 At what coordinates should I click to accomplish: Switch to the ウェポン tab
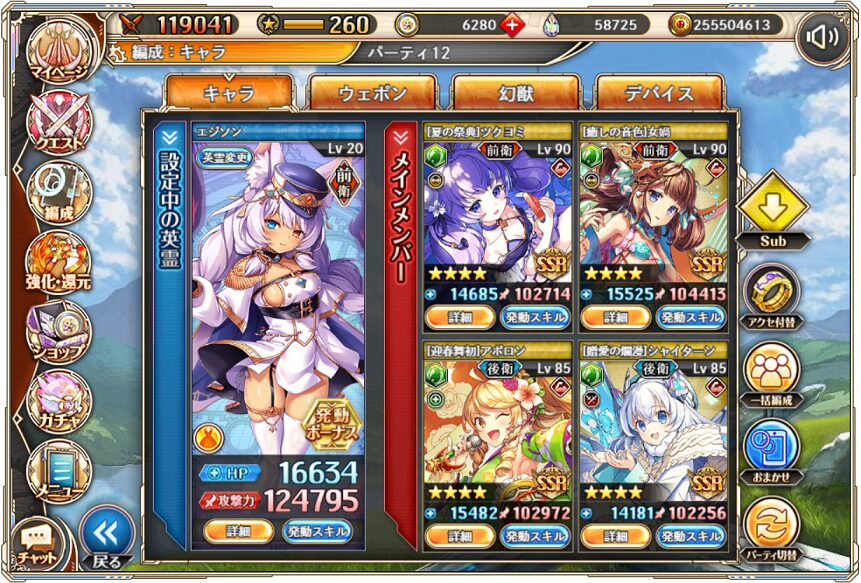373,94
